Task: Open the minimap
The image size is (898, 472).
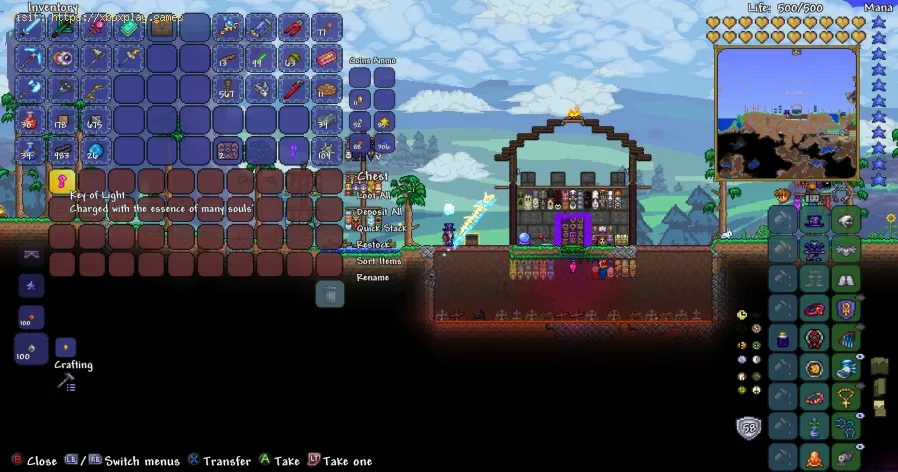Action: 787,112
